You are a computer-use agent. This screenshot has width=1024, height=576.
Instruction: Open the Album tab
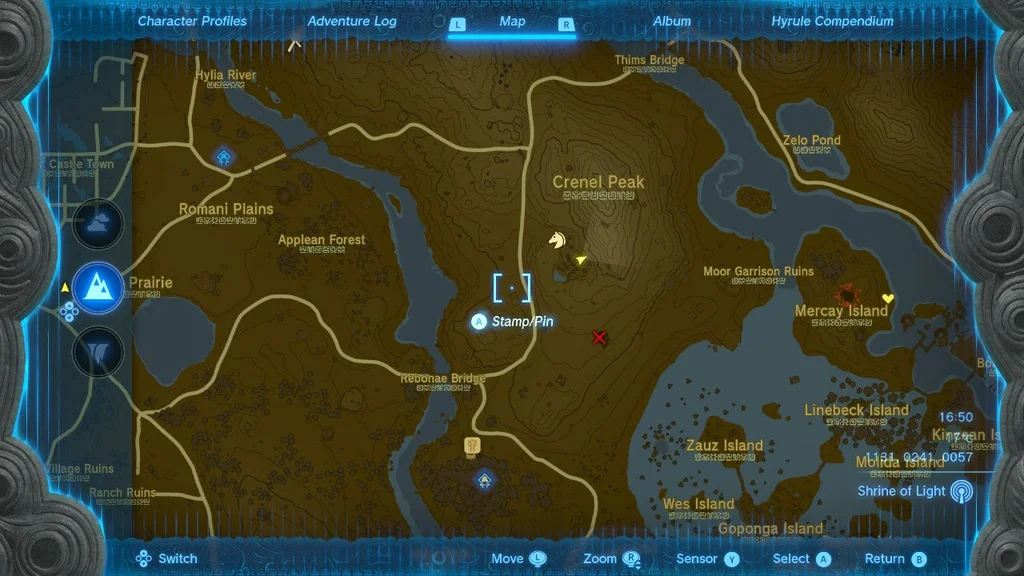pos(671,21)
